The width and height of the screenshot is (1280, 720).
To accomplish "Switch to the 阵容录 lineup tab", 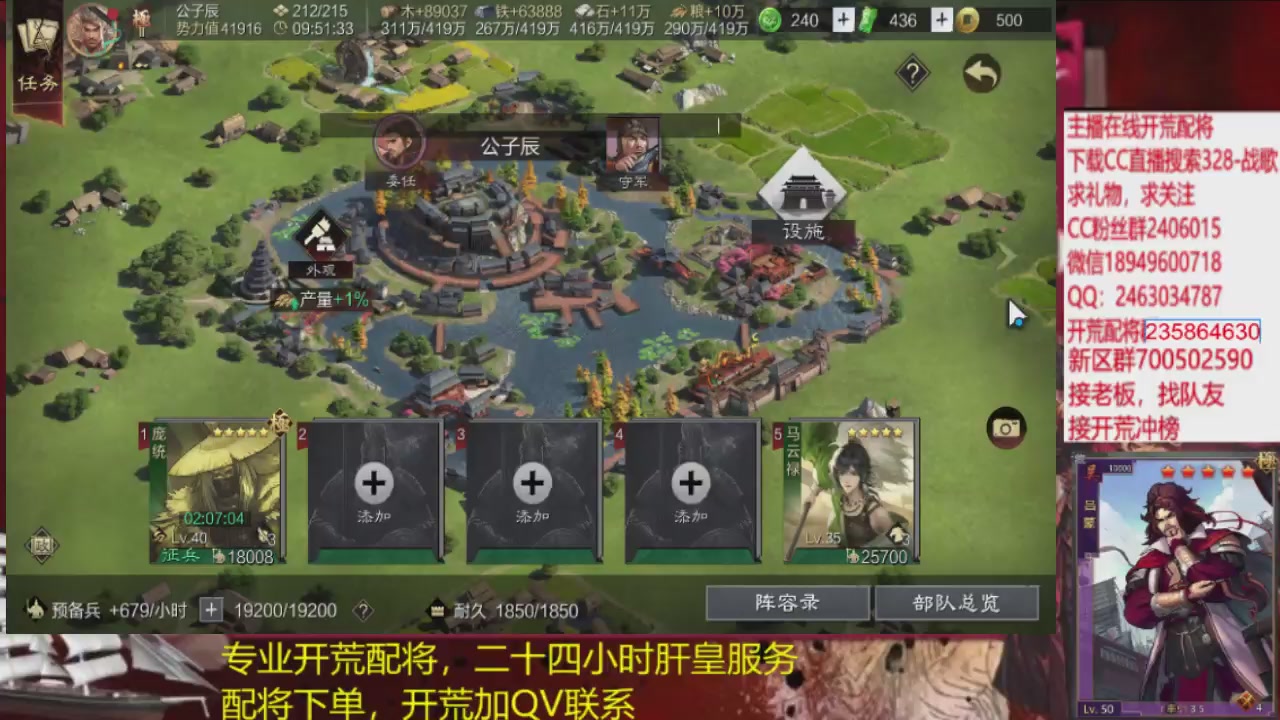I will coord(786,603).
